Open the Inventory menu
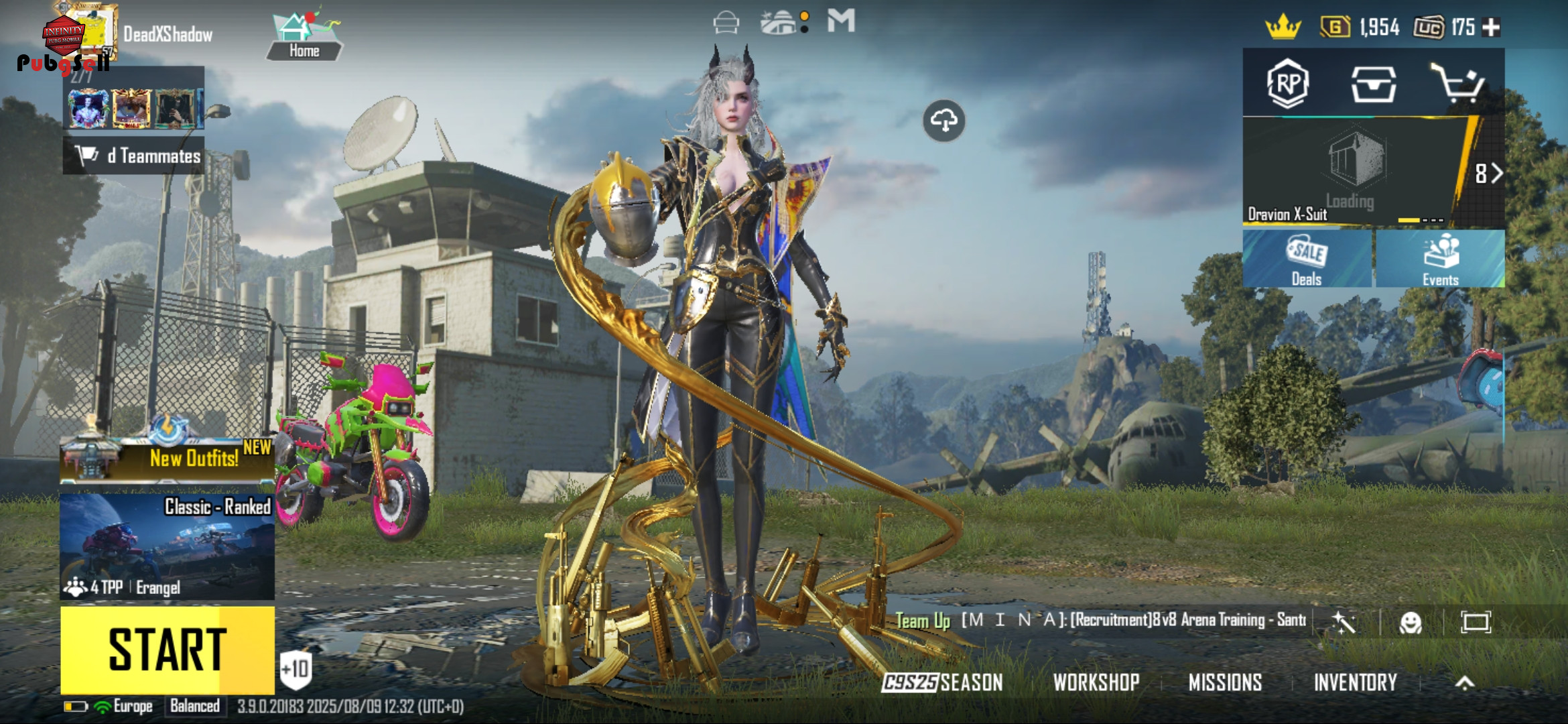 coord(1355,682)
